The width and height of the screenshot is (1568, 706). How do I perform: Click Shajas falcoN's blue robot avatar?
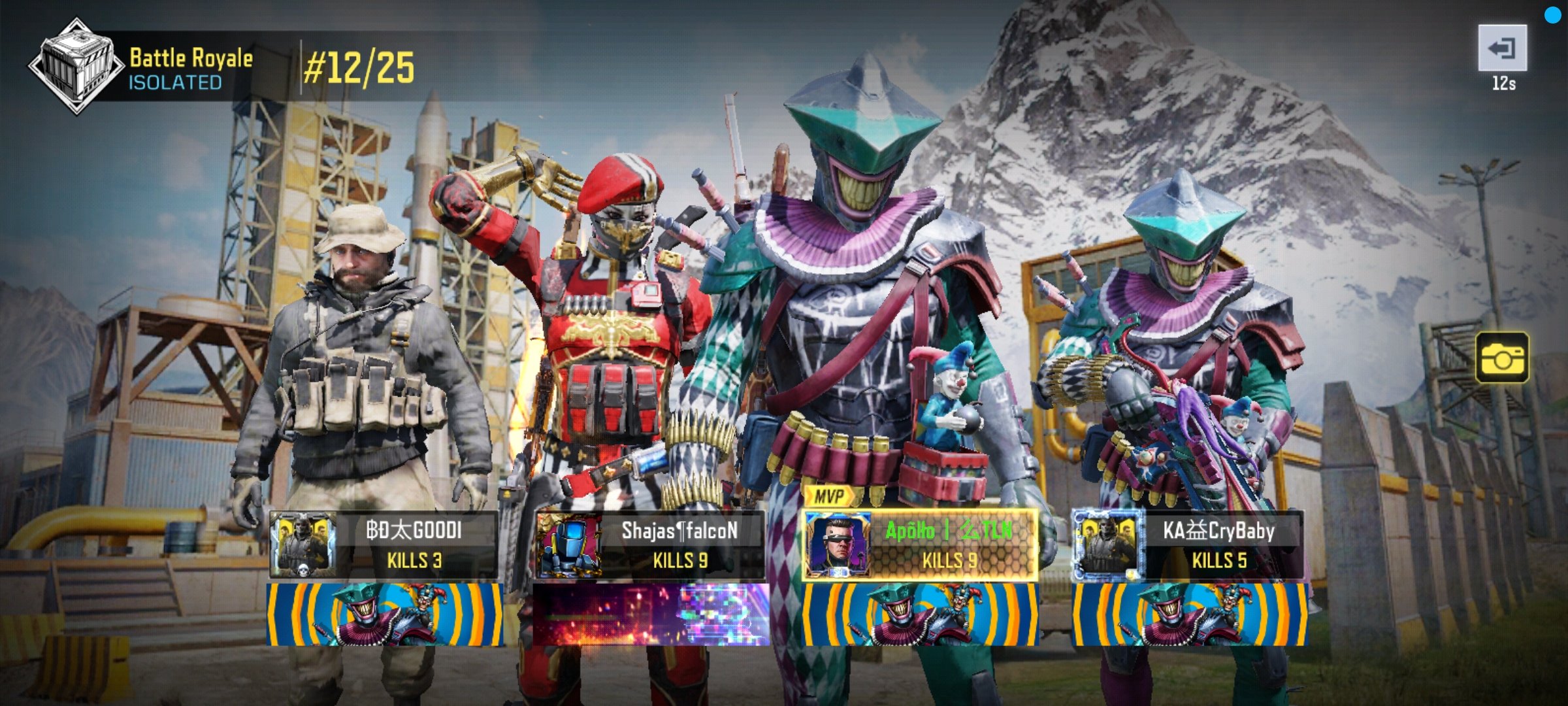pos(568,546)
